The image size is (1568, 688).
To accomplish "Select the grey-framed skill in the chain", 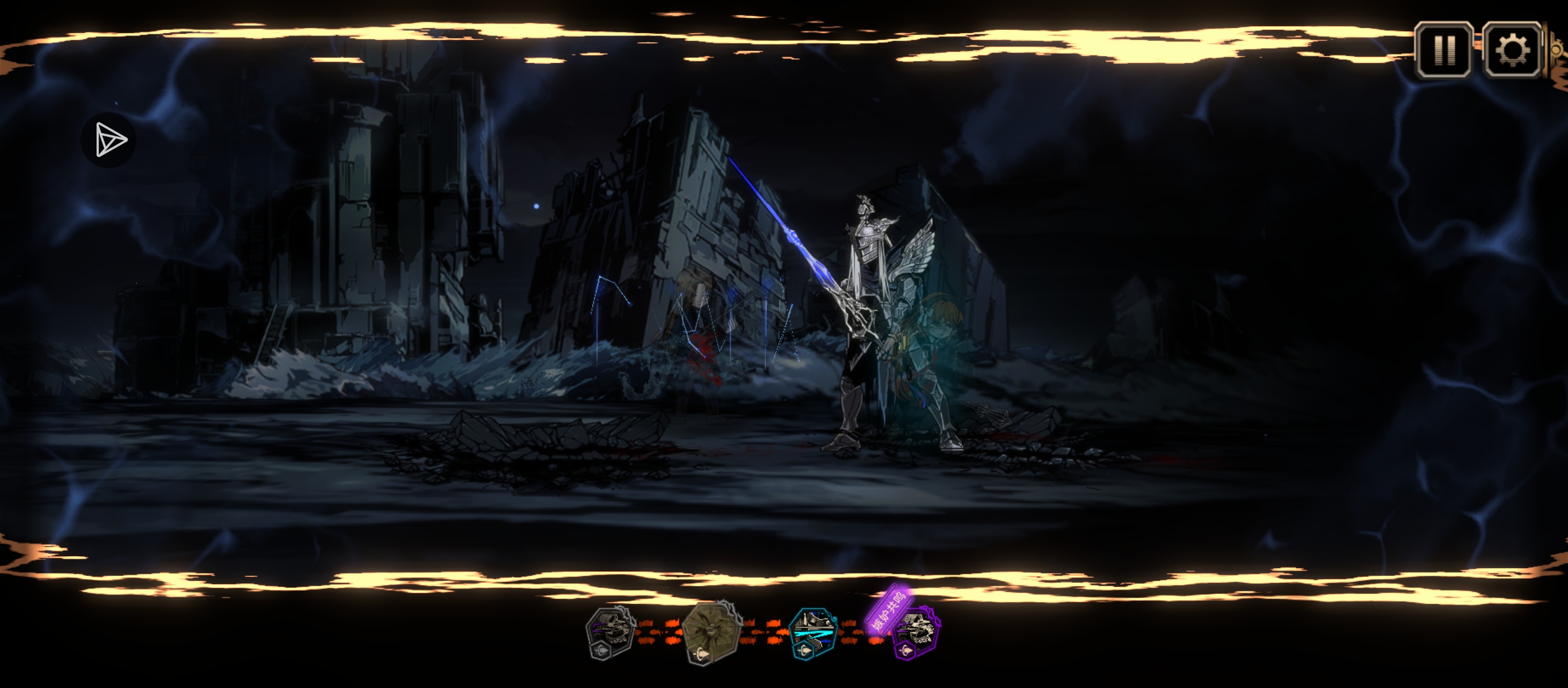I will [610, 633].
